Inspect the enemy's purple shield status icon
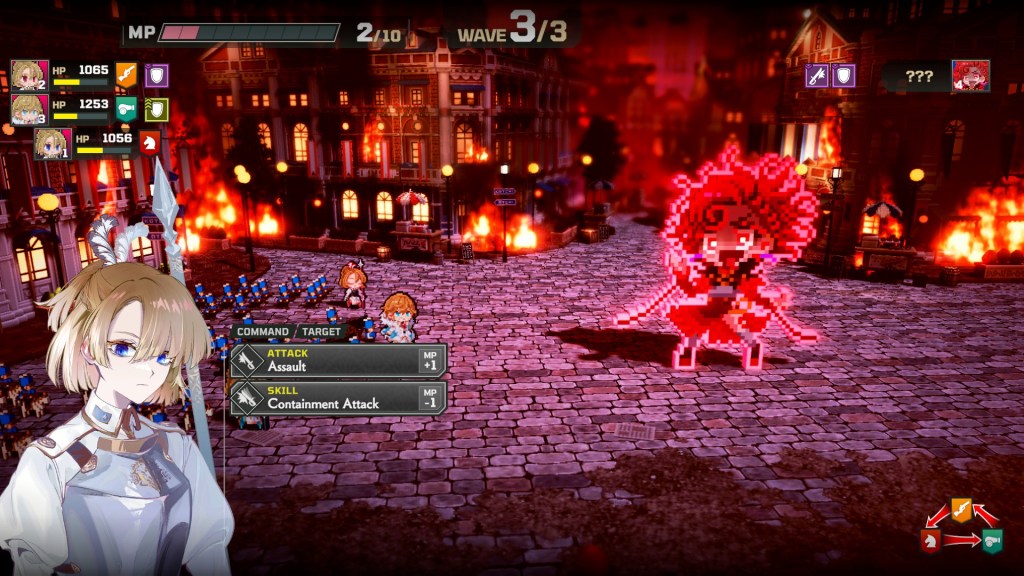 click(845, 76)
